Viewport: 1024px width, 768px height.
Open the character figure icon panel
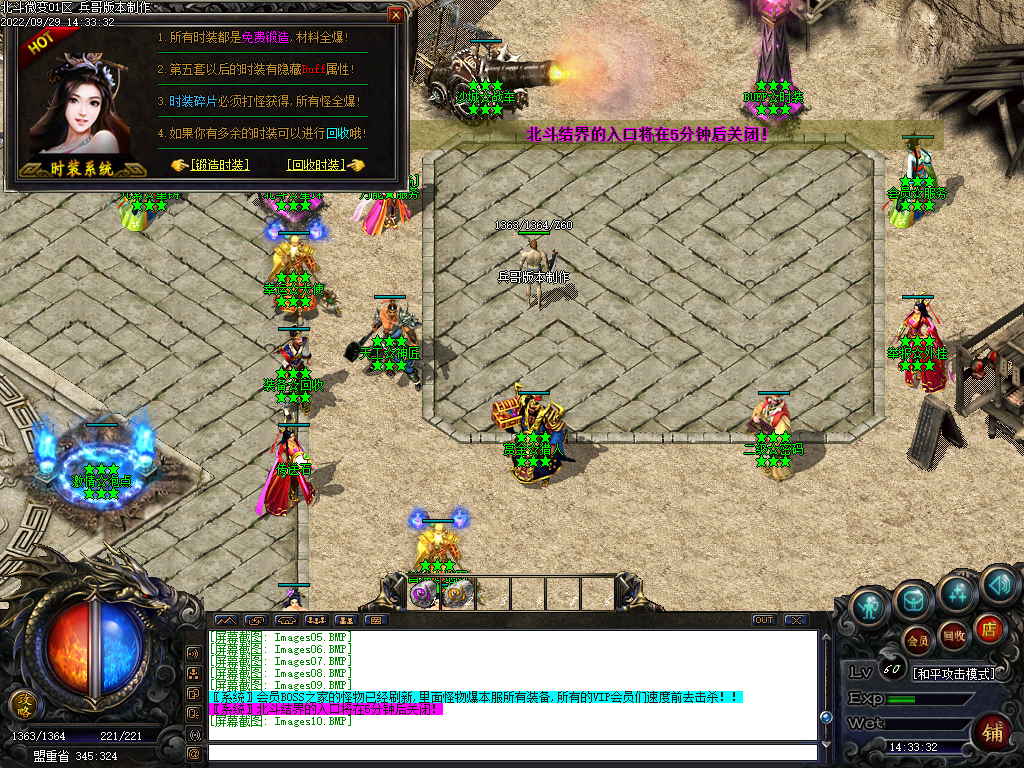coord(870,606)
